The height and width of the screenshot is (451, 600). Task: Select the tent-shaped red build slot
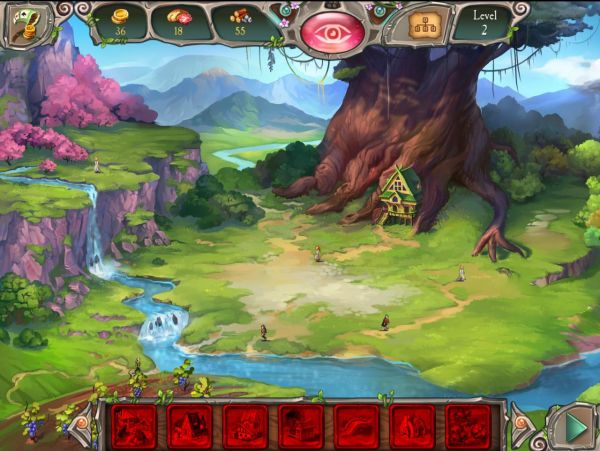click(189, 426)
